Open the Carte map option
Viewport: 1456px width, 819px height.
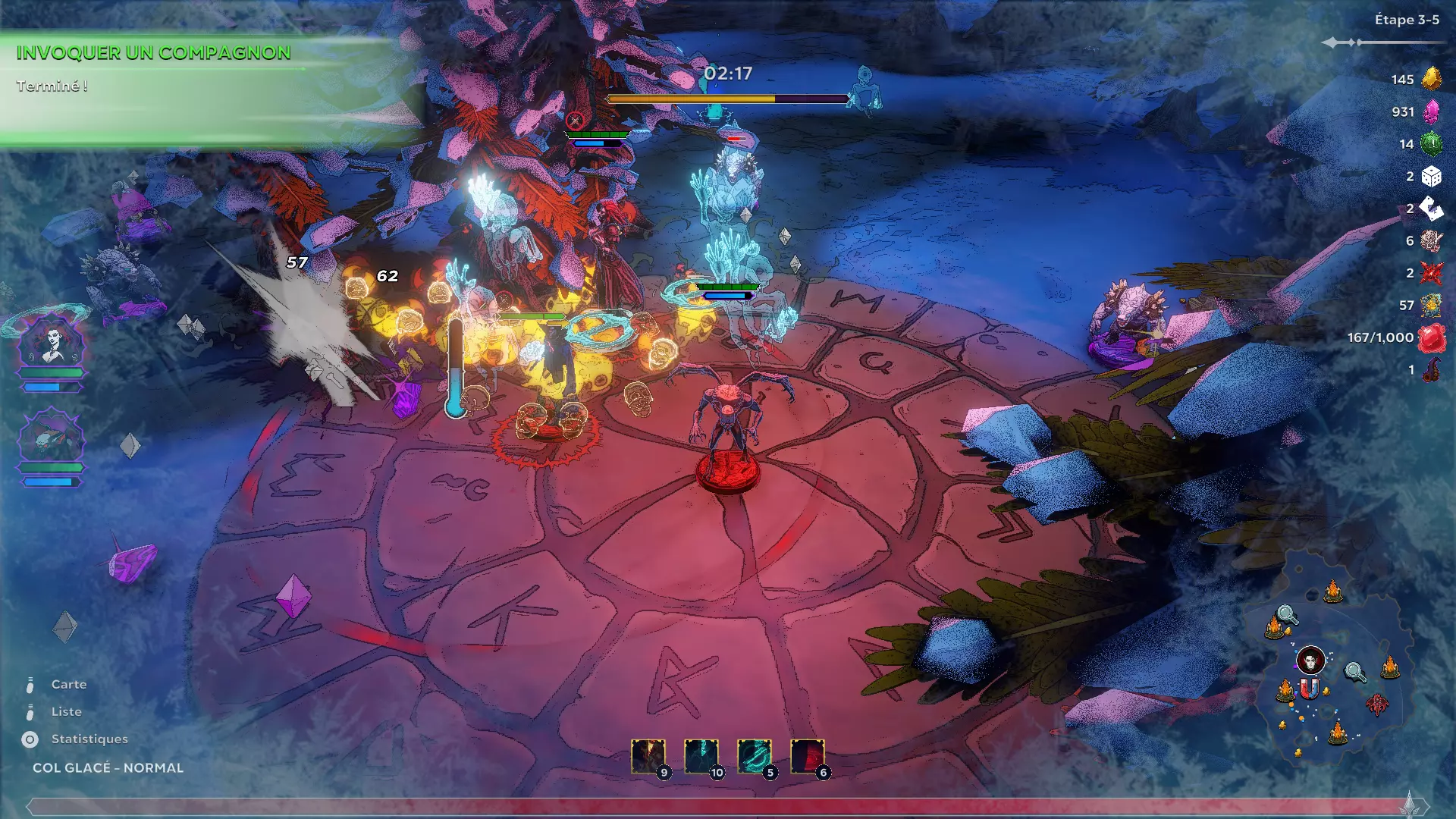tap(68, 684)
